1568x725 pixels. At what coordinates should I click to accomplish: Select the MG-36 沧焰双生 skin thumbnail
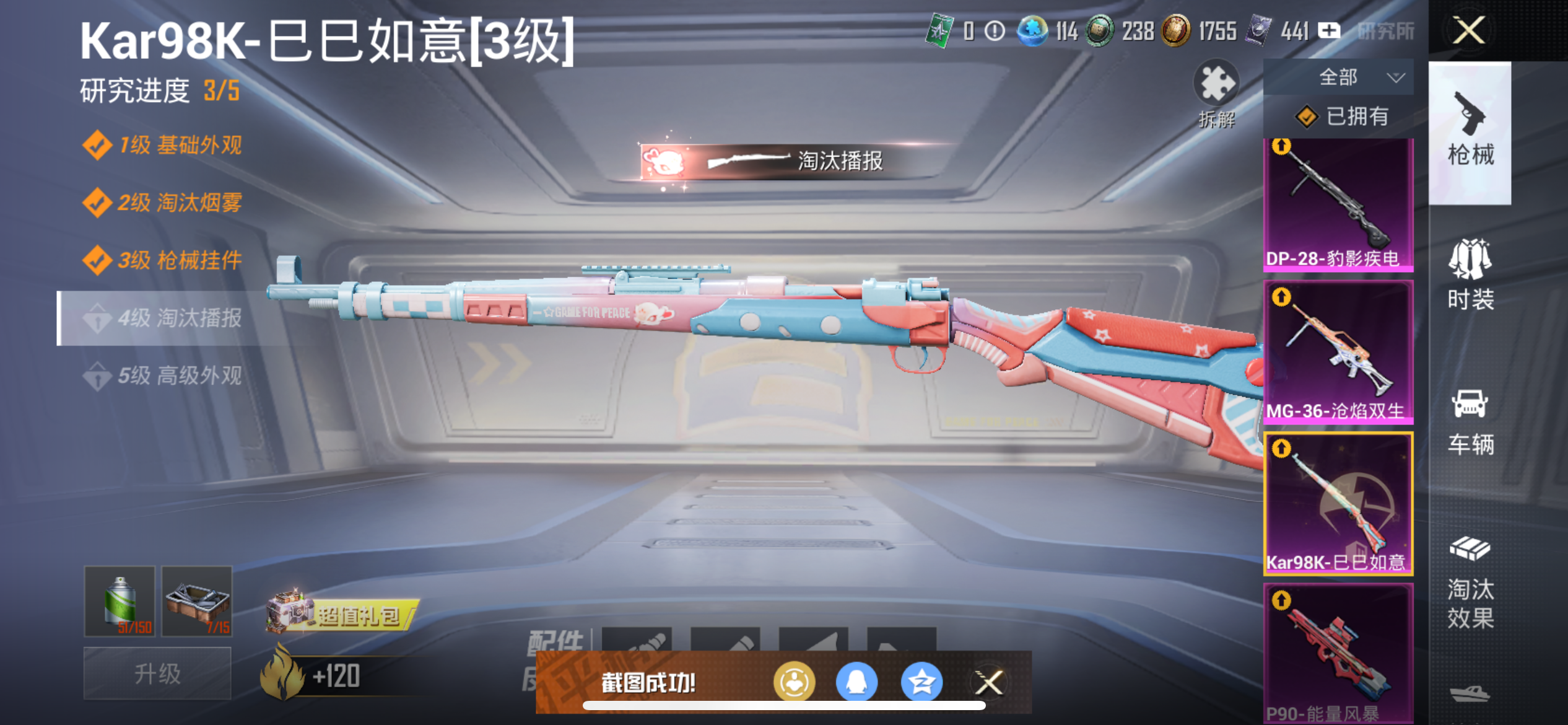(x=1338, y=352)
